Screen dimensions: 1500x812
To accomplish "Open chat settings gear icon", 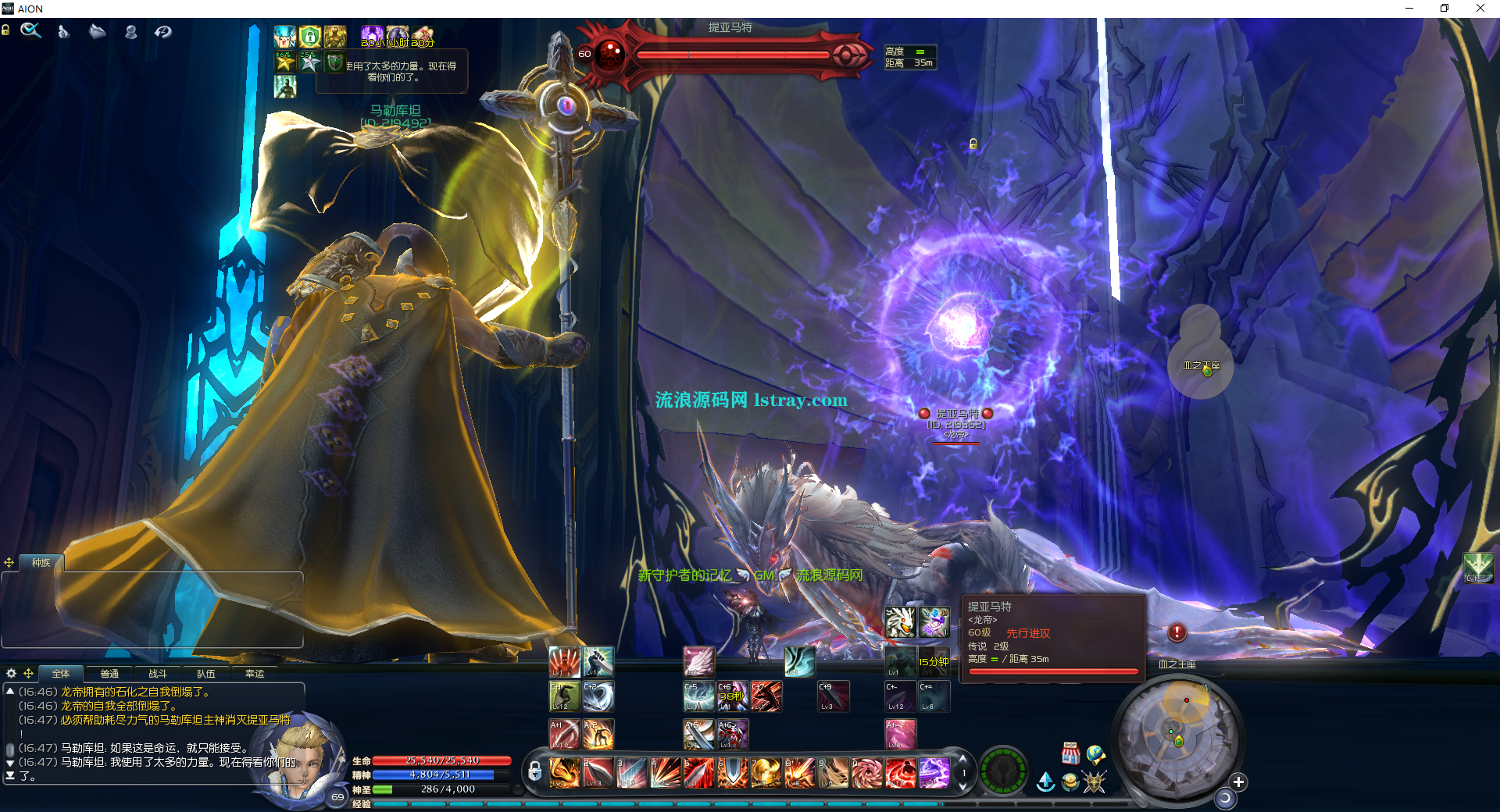I will tap(11, 673).
